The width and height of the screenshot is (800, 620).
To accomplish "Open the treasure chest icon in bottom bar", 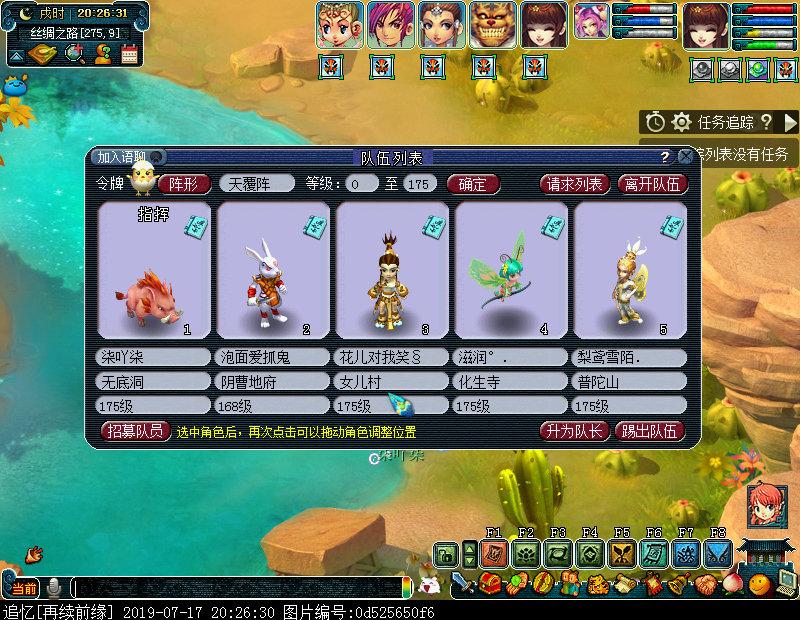I will tap(490, 584).
